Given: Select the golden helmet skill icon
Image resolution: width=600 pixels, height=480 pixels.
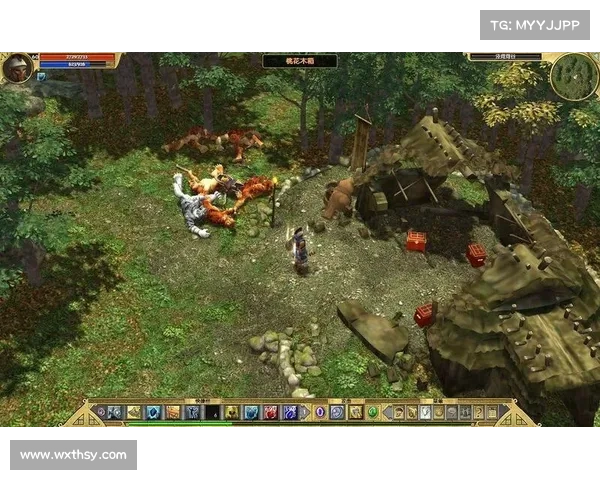Looking at the screenshot, I should [x=231, y=412].
